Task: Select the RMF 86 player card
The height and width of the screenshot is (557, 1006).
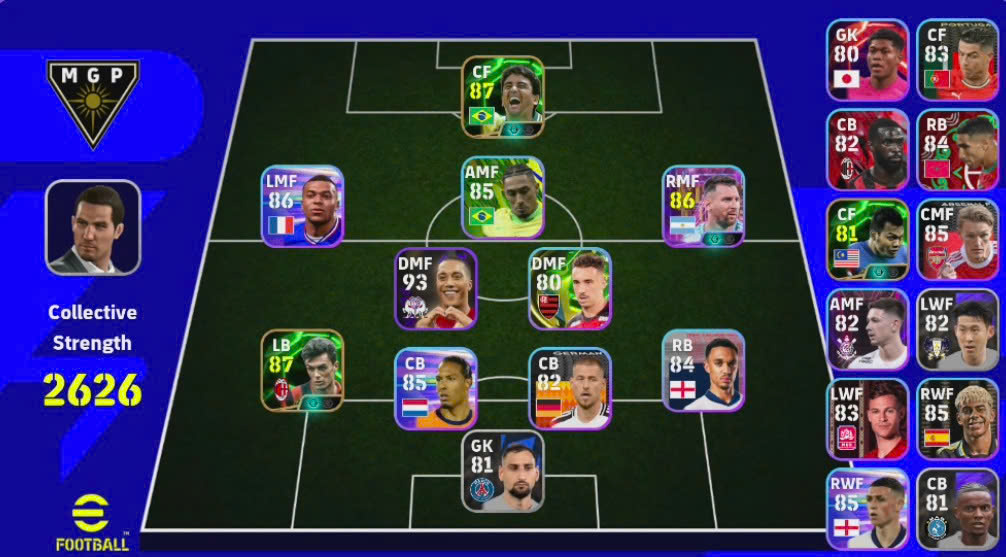Action: point(703,206)
